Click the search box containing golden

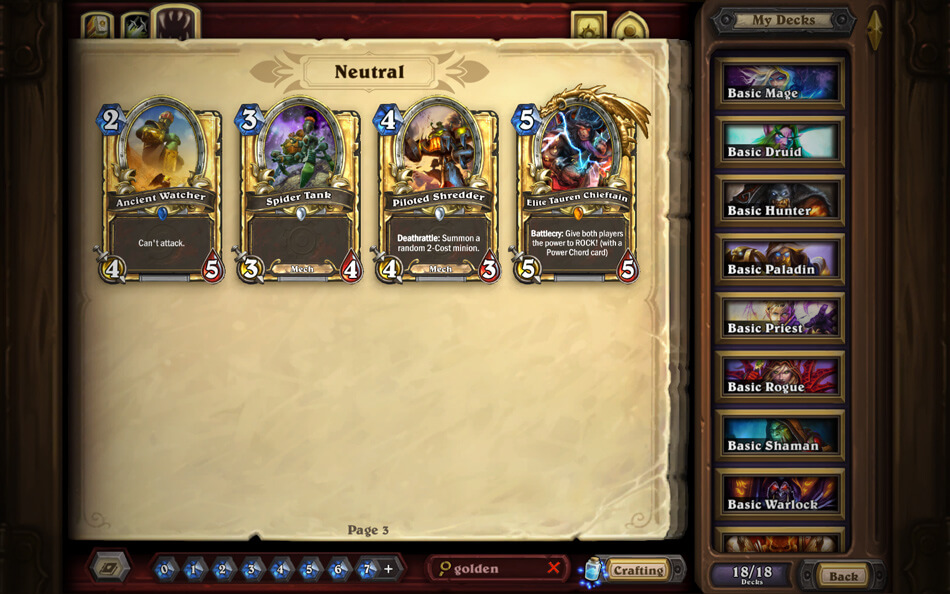point(490,569)
